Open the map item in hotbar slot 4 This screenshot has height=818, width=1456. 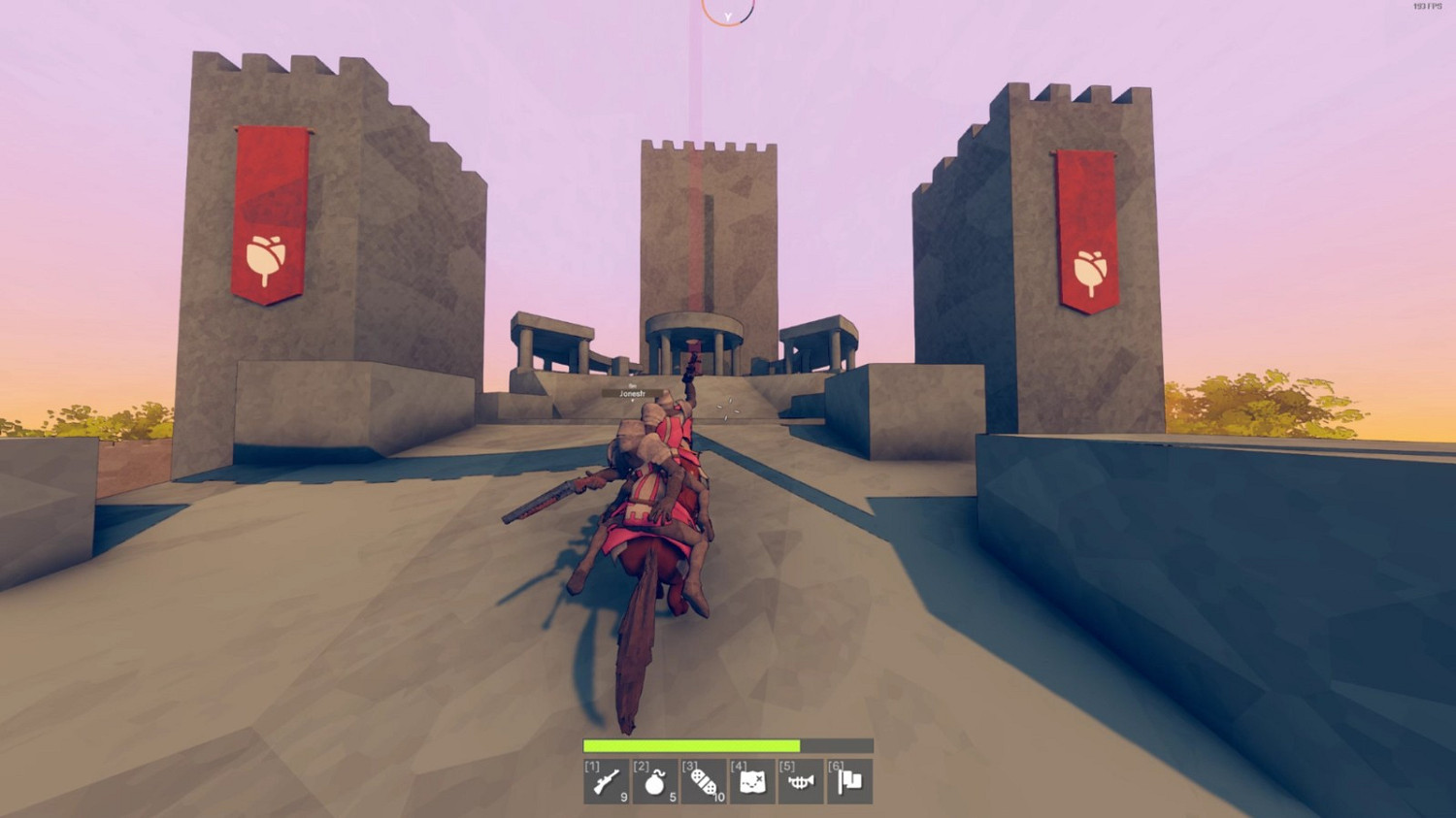[753, 782]
